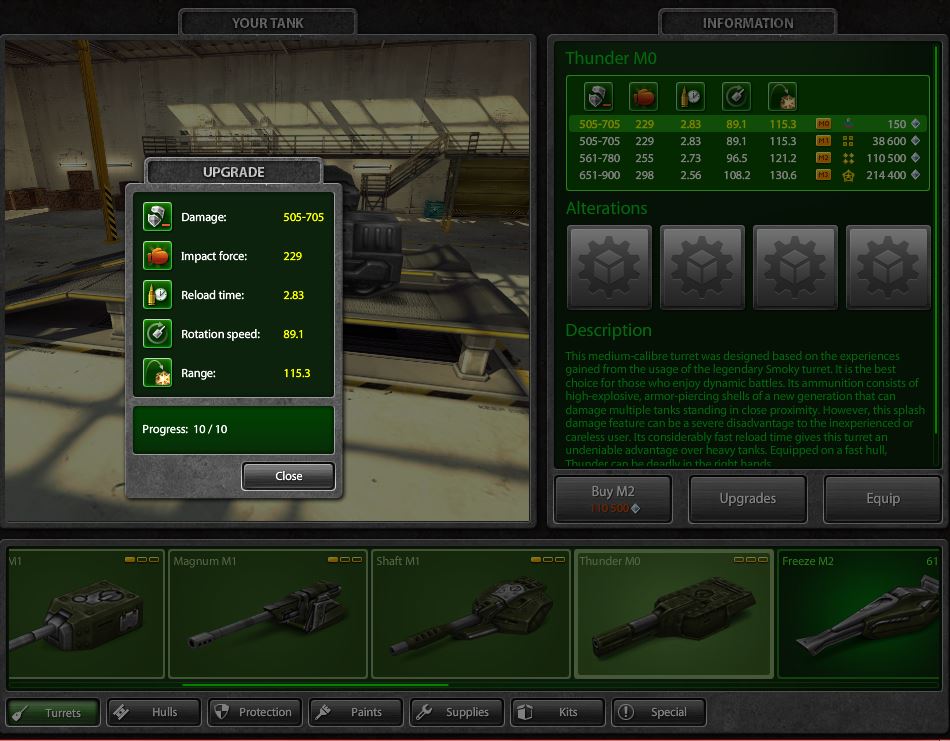Open the Upgrades panel
The width and height of the screenshot is (950, 741).
748,498
